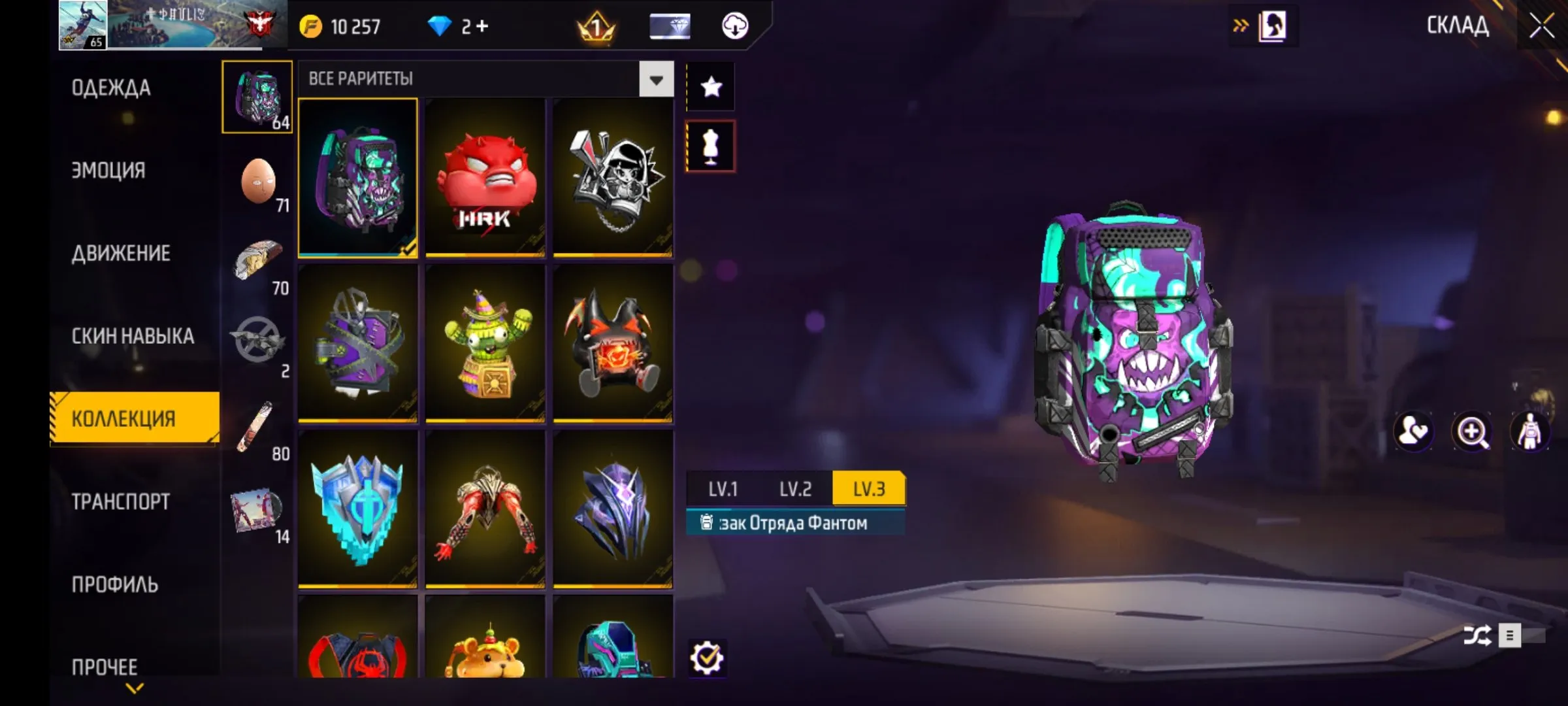
Task: Switch to the LV.2 backpack level
Action: coord(795,489)
